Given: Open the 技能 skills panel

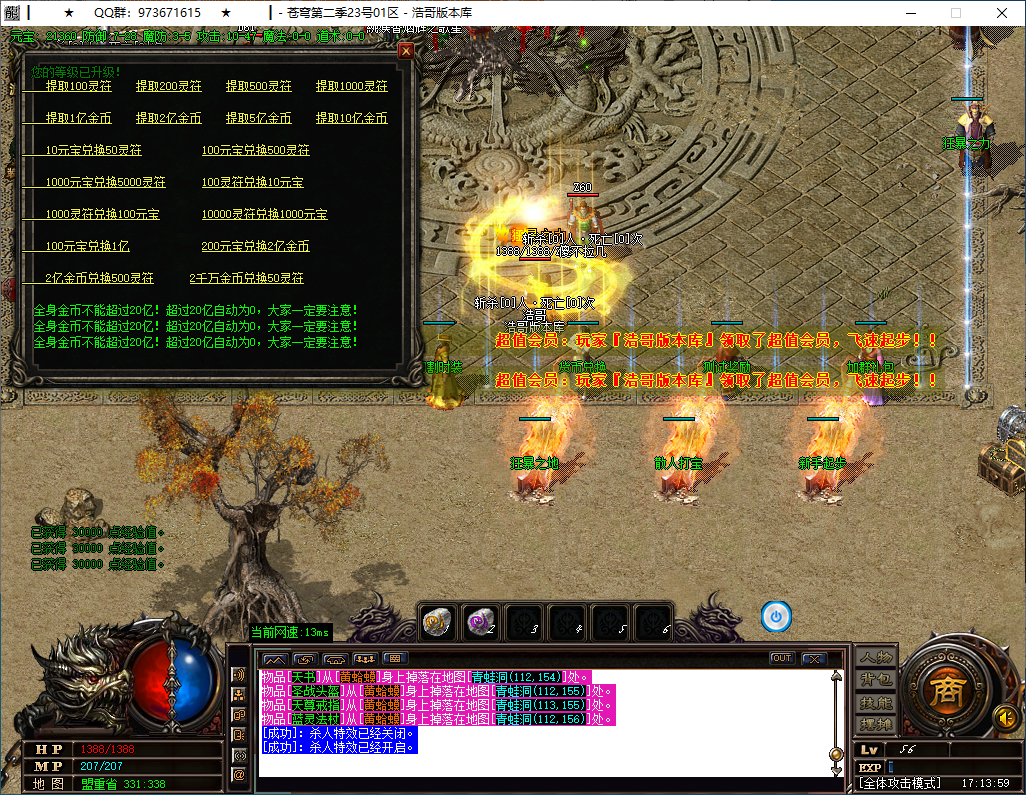Looking at the screenshot, I should tap(876, 702).
